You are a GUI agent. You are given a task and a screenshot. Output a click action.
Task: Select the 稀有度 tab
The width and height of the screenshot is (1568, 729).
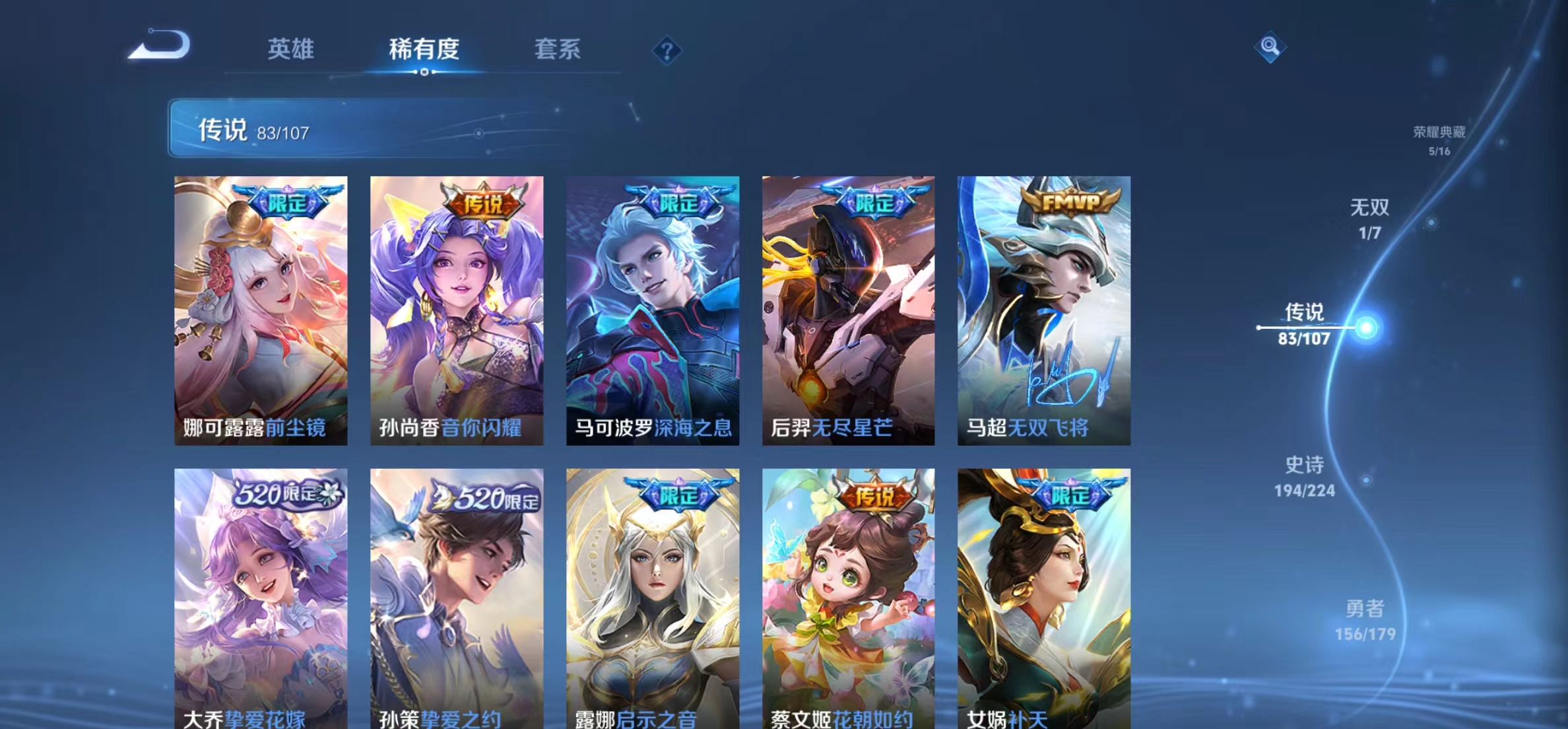coord(423,50)
